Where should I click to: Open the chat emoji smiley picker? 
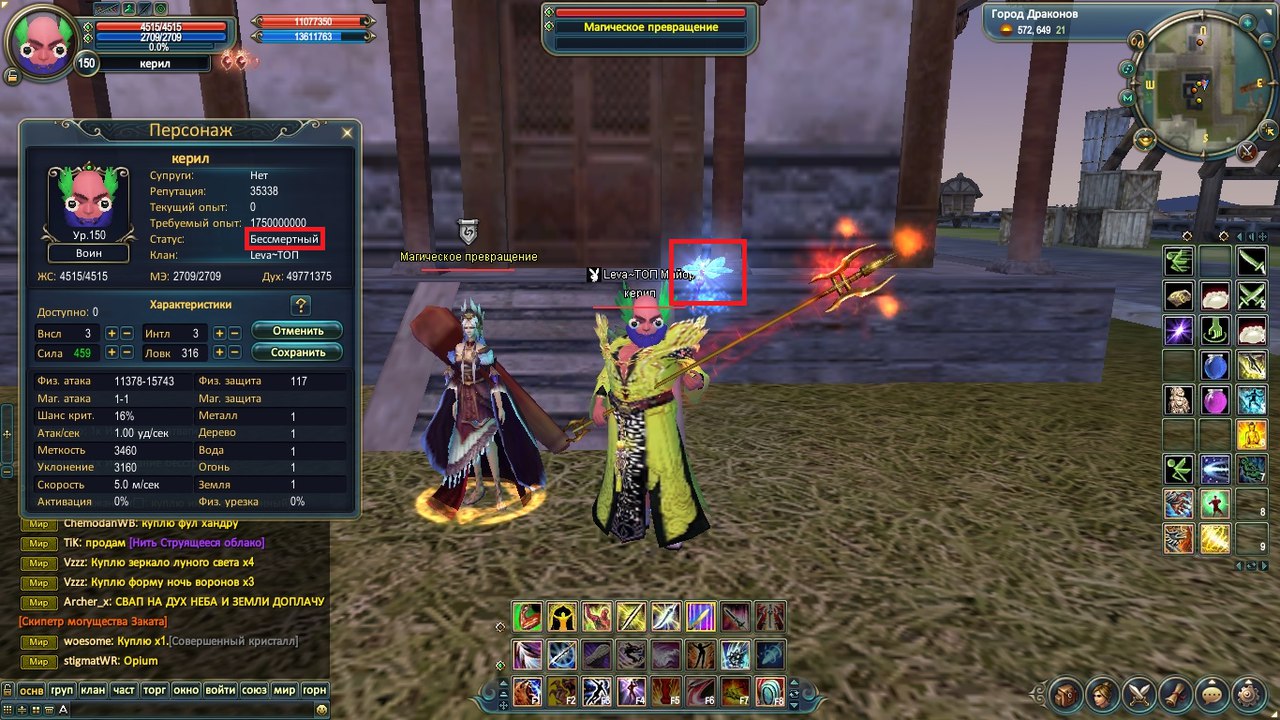coord(322,709)
